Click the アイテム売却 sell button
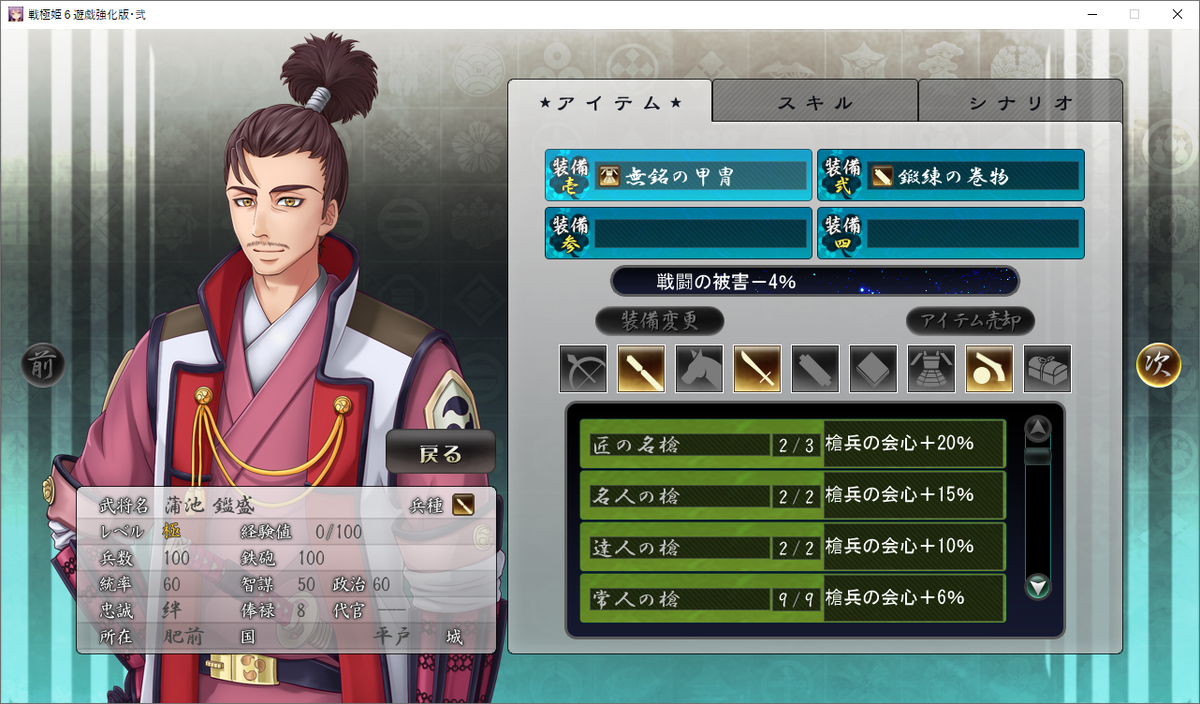This screenshot has height=704, width=1200. [969, 321]
